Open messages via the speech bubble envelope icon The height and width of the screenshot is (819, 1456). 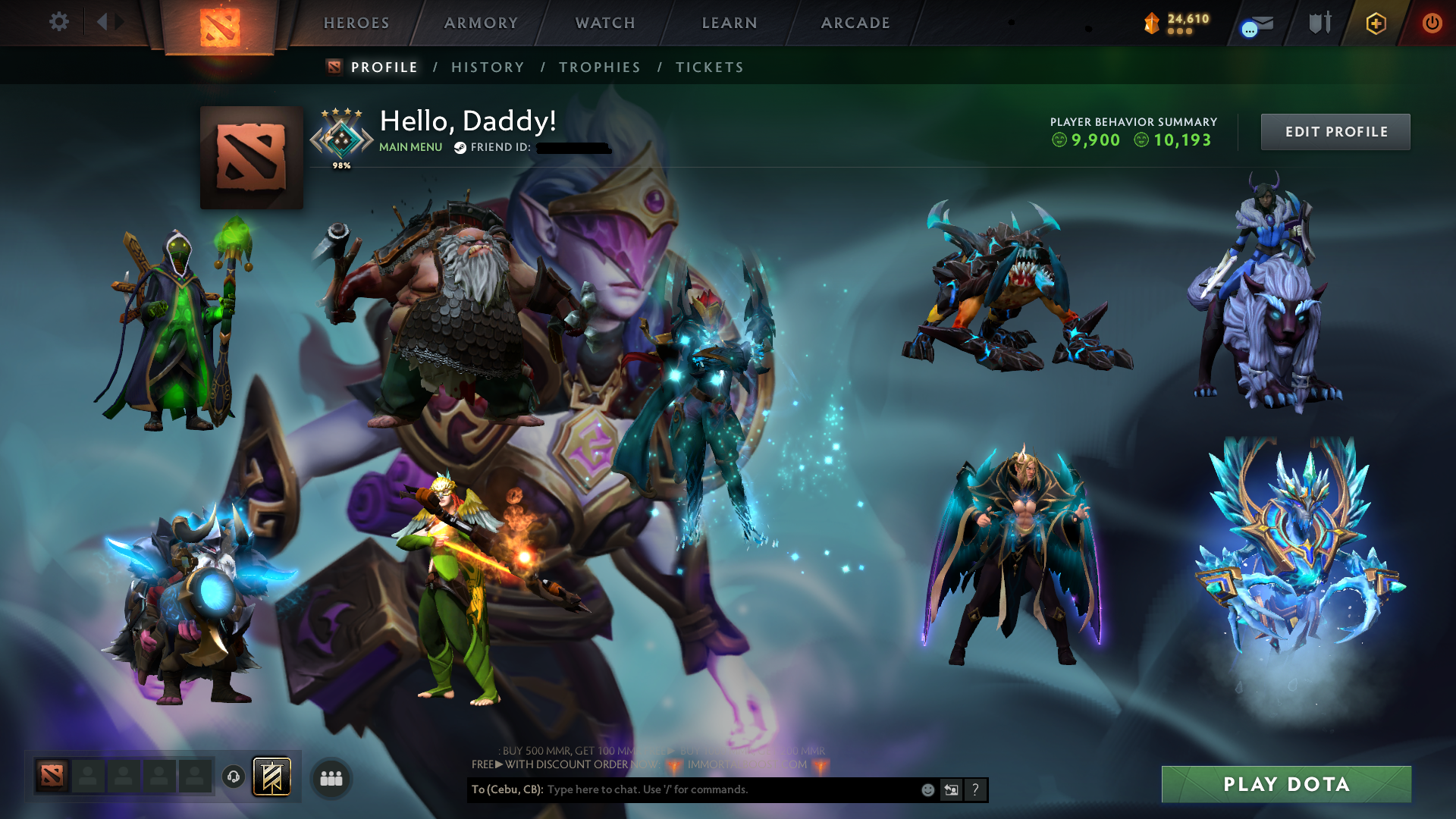pyautogui.click(x=1255, y=24)
